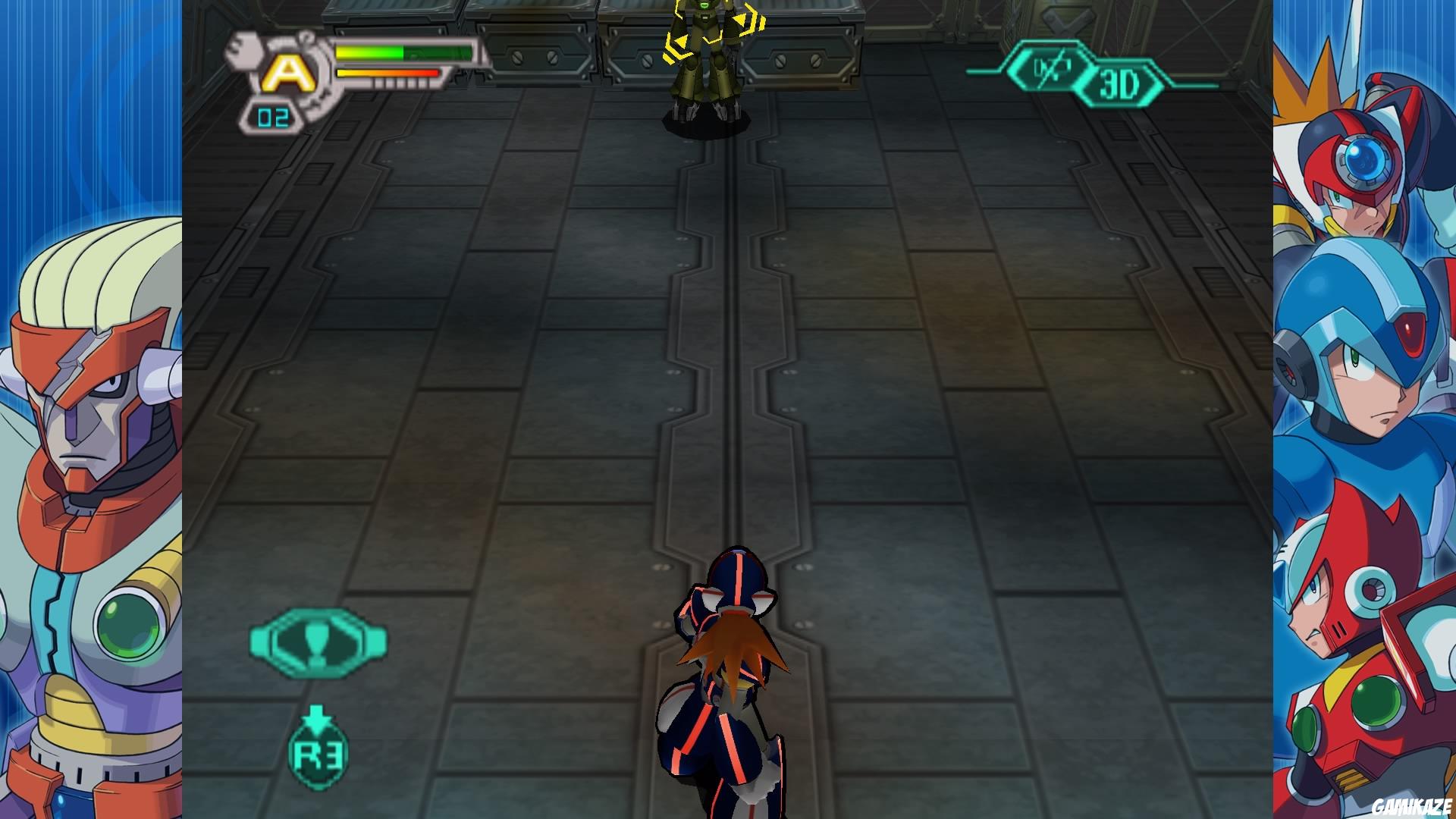Expand the weapon energy gauge display
The image size is (1456, 819).
387,74
